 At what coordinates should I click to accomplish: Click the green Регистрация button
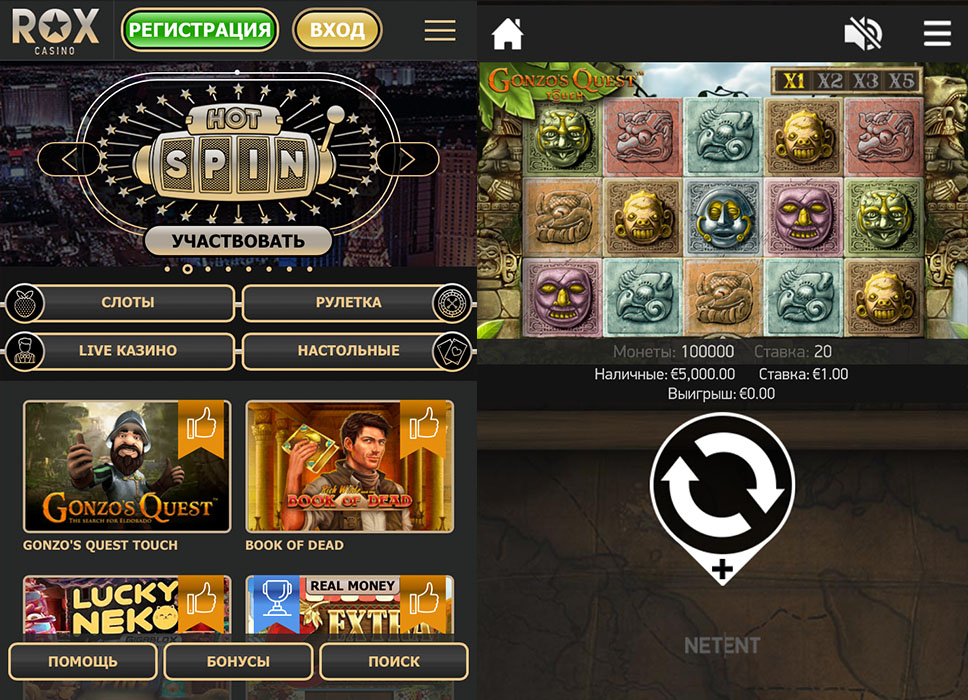199,30
